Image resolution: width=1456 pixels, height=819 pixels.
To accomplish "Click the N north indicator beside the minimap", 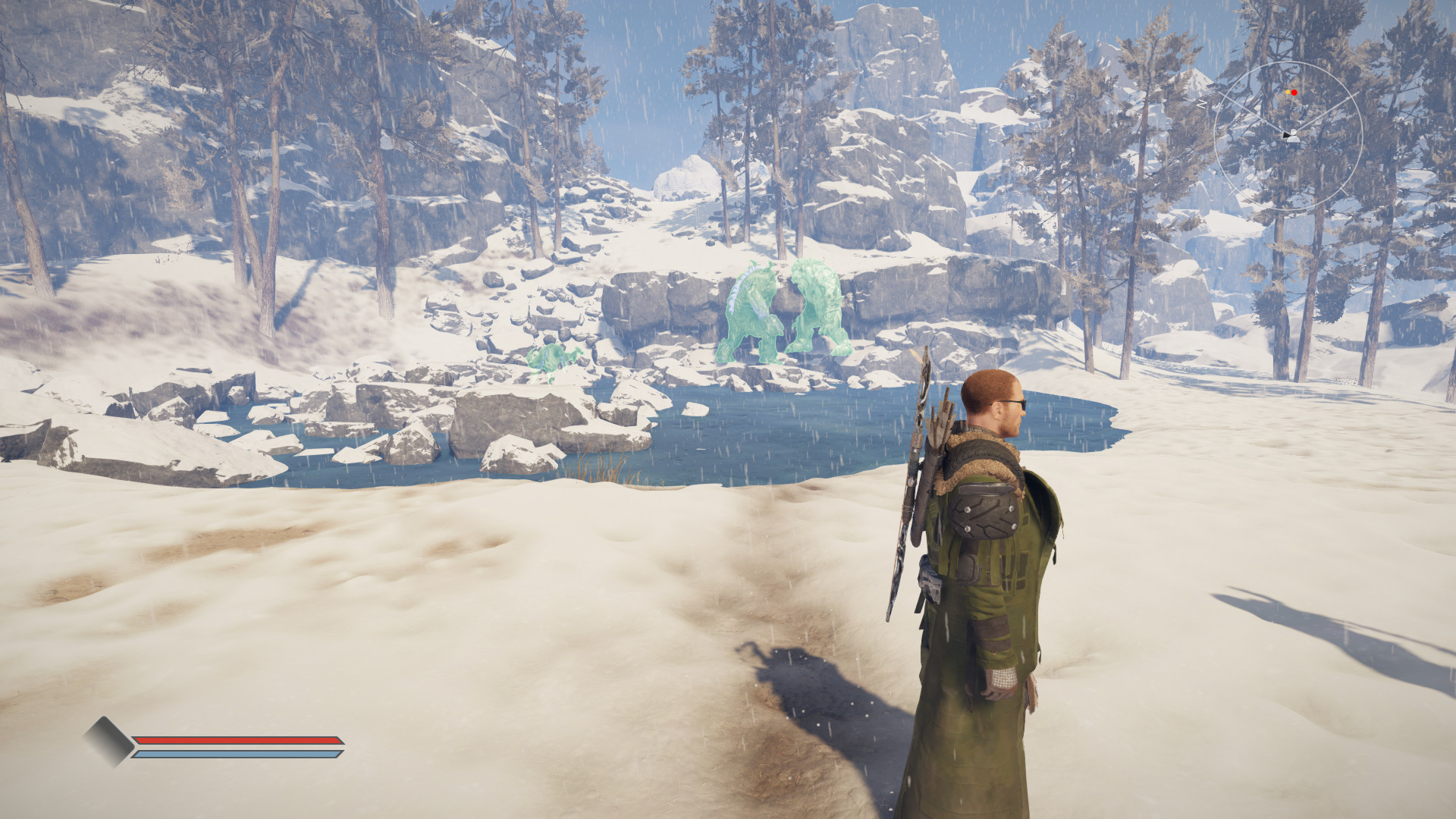I will click(1202, 103).
